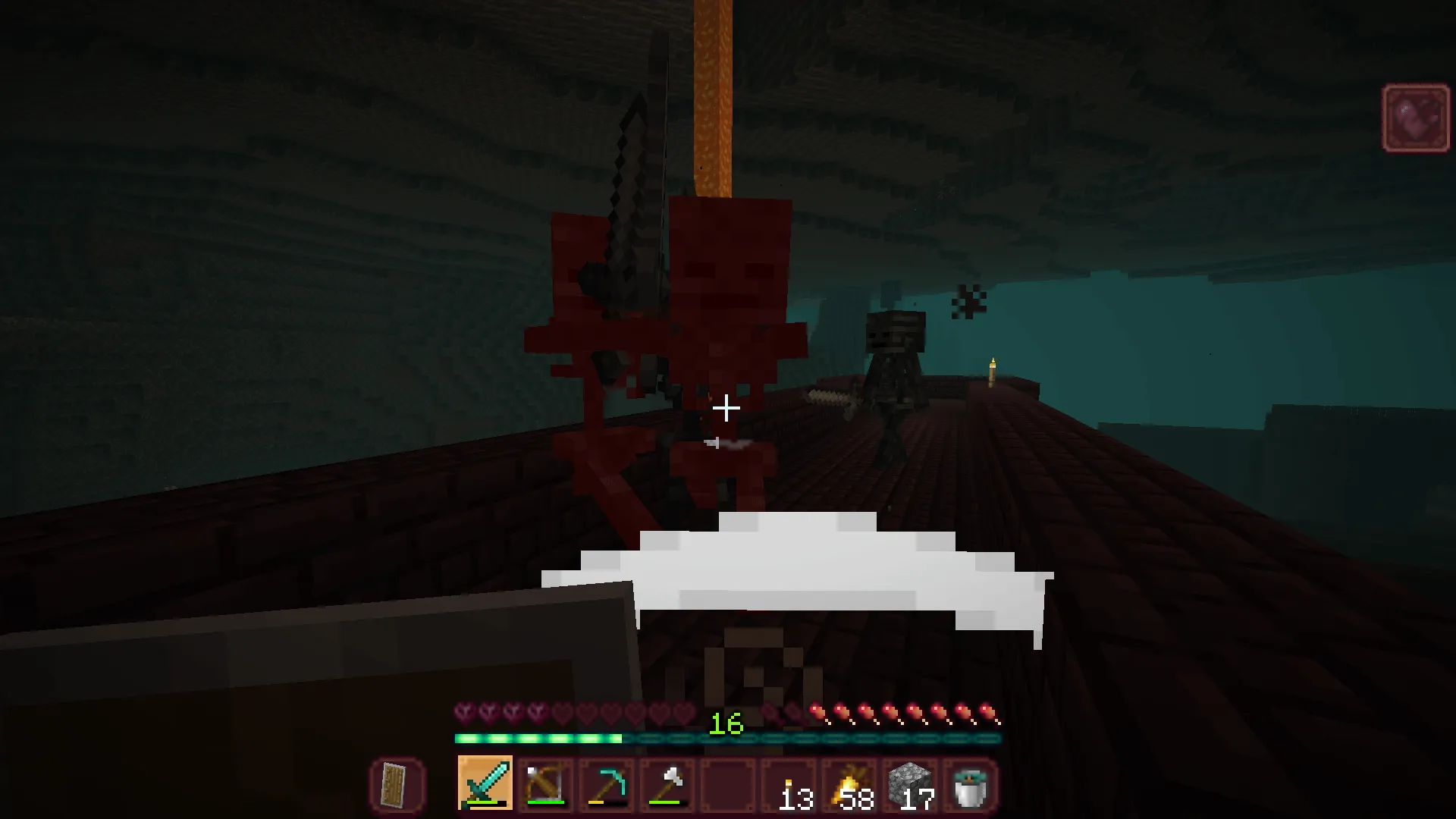Click the crosshair at screen center

click(727, 409)
